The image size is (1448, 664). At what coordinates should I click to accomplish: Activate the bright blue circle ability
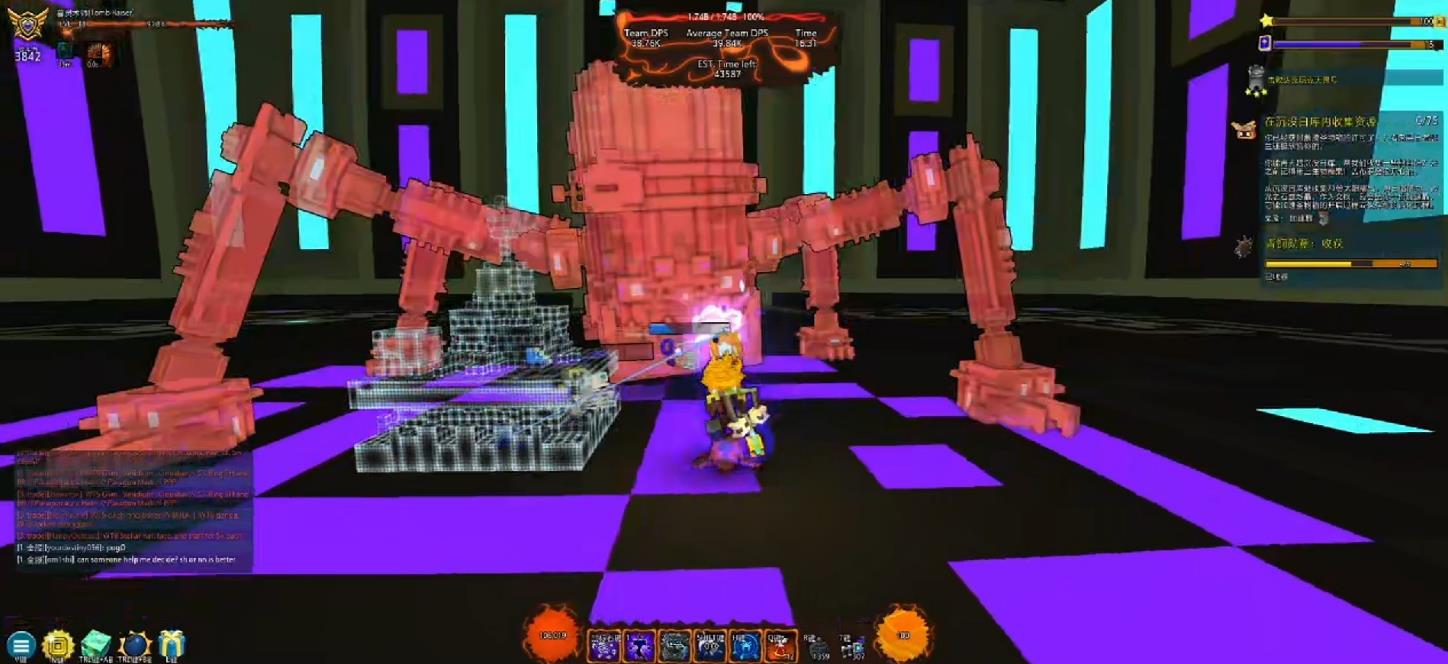click(x=746, y=646)
